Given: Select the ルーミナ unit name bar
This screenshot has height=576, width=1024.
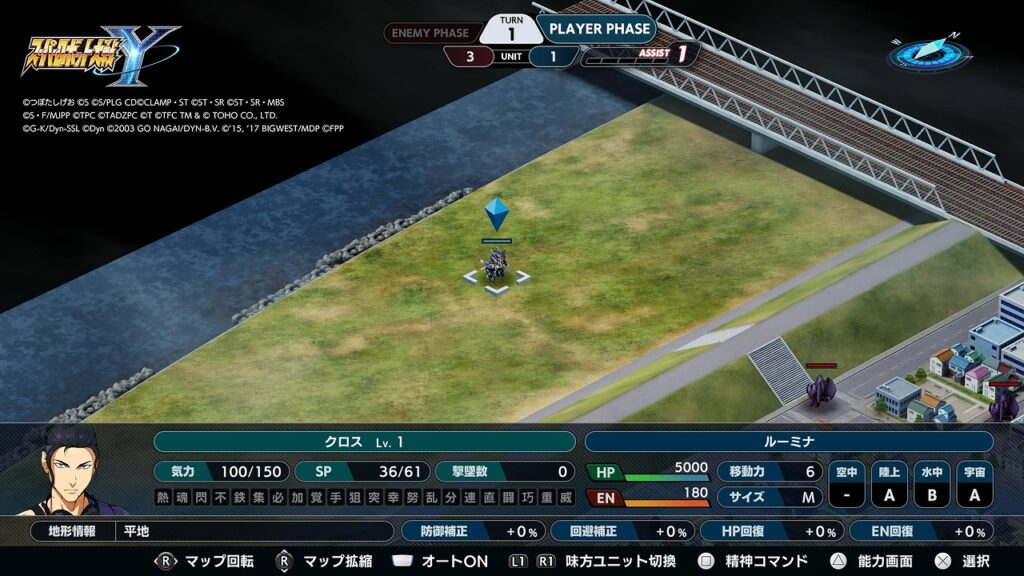Looking at the screenshot, I should 788,442.
